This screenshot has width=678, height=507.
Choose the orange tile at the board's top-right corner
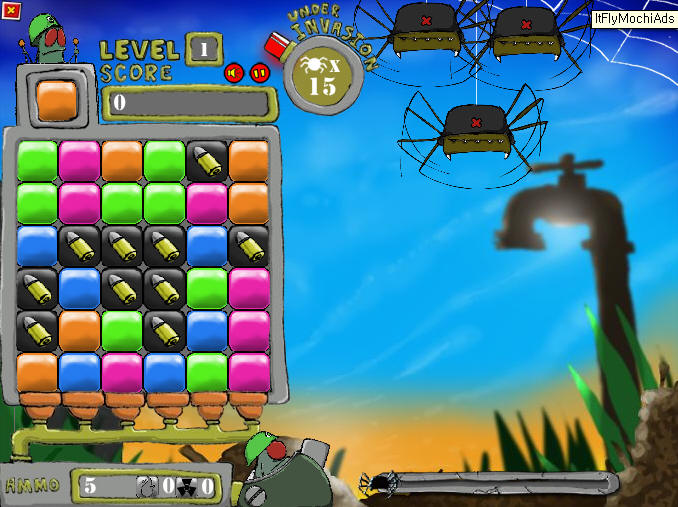tap(249, 160)
